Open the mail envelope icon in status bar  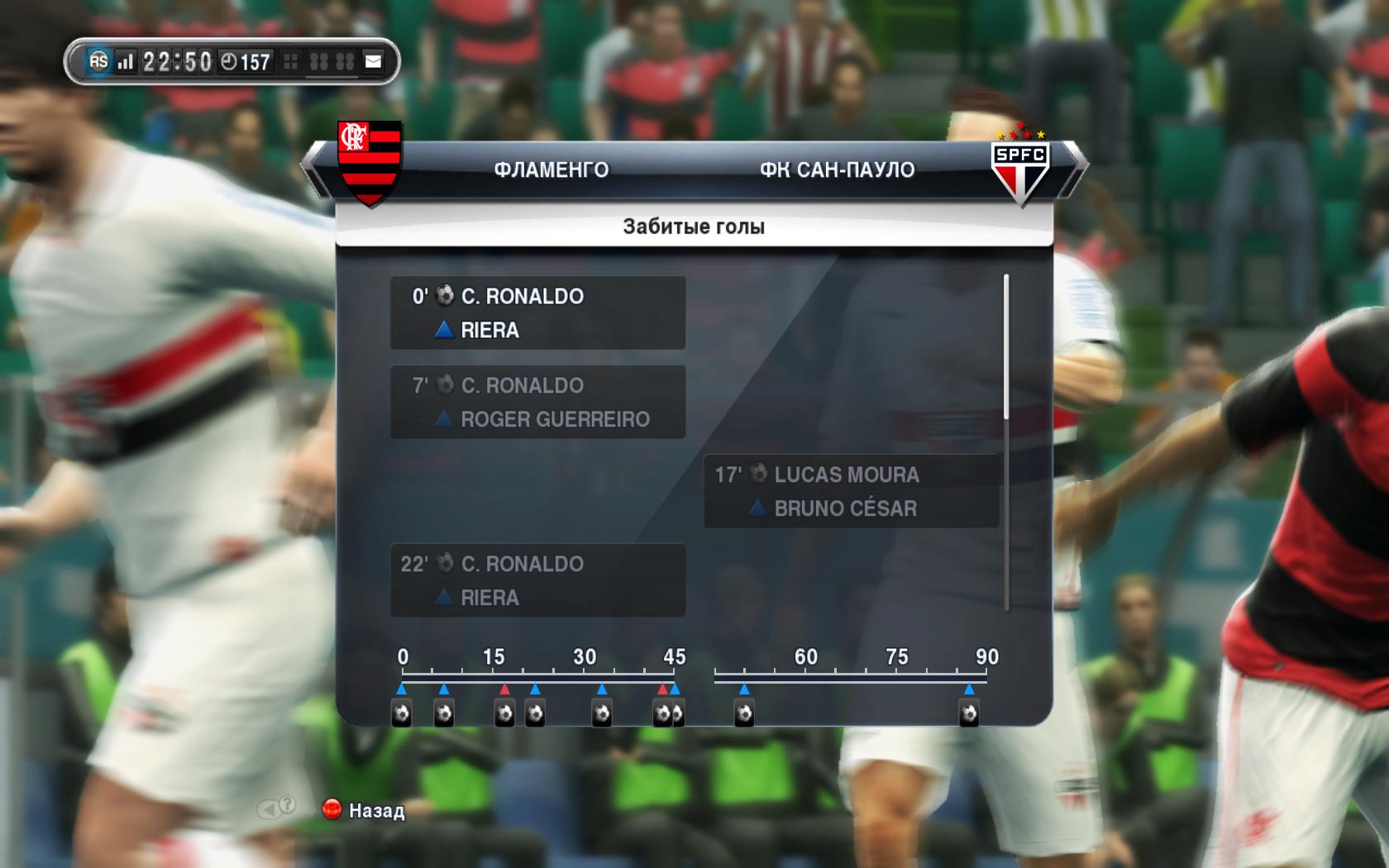coord(374,61)
